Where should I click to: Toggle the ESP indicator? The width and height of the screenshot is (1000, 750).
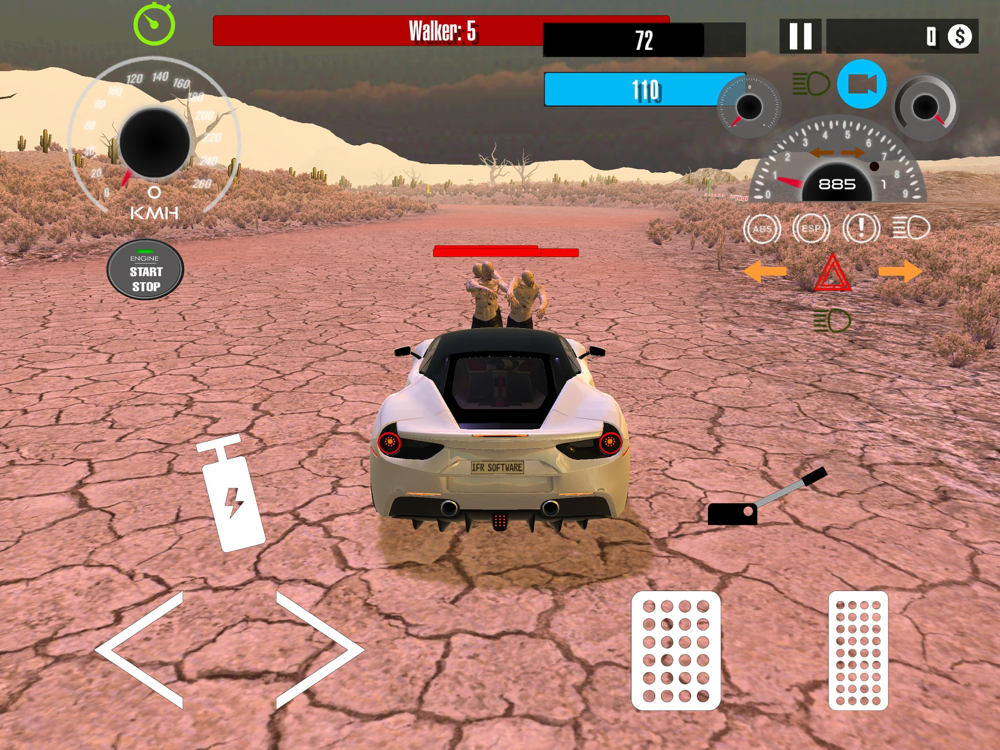pyautogui.click(x=811, y=229)
